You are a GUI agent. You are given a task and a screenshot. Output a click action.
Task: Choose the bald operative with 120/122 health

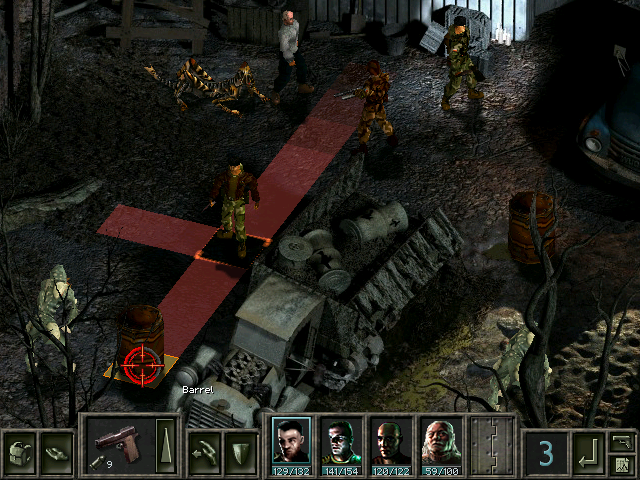pos(388,441)
